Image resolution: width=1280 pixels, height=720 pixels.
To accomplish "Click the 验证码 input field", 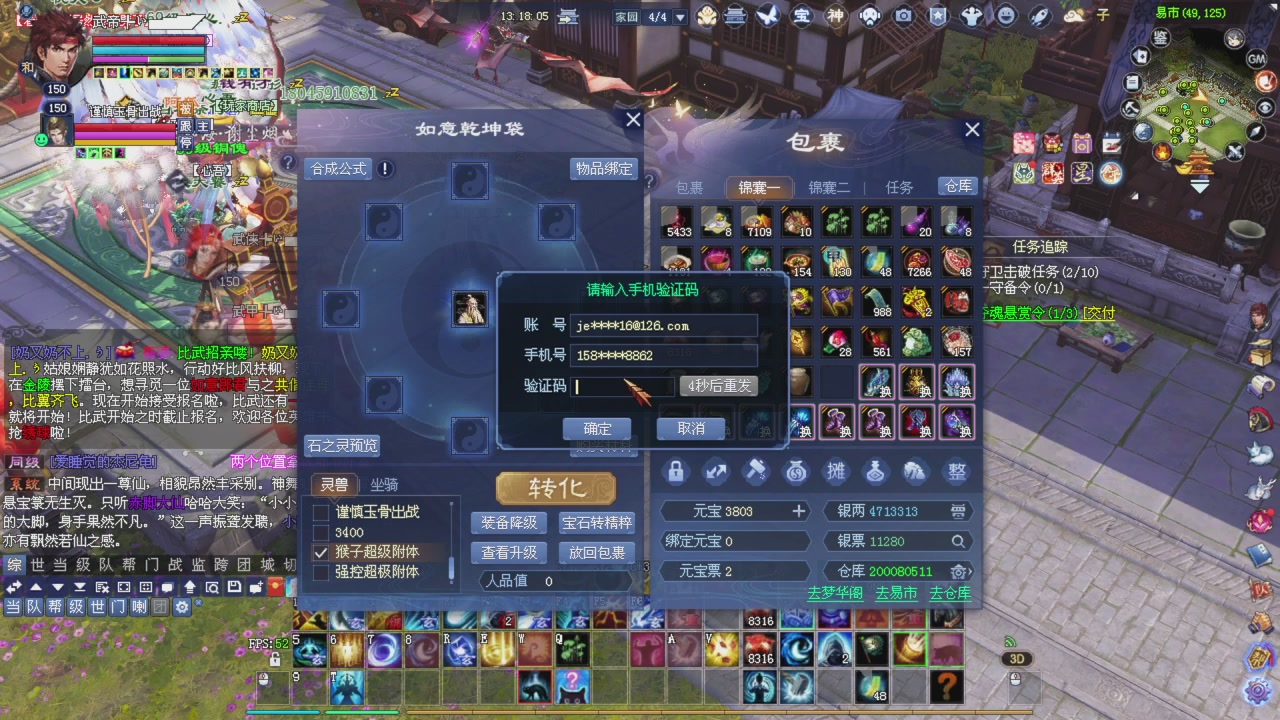I will (x=620, y=386).
